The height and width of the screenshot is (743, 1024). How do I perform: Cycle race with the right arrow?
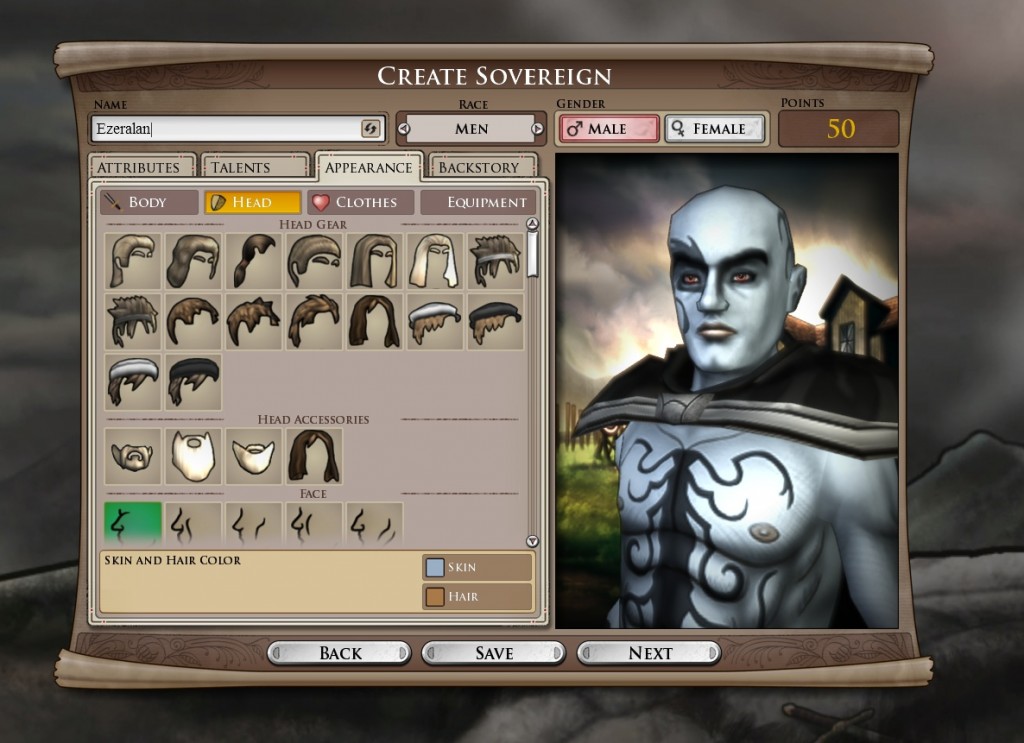click(537, 129)
